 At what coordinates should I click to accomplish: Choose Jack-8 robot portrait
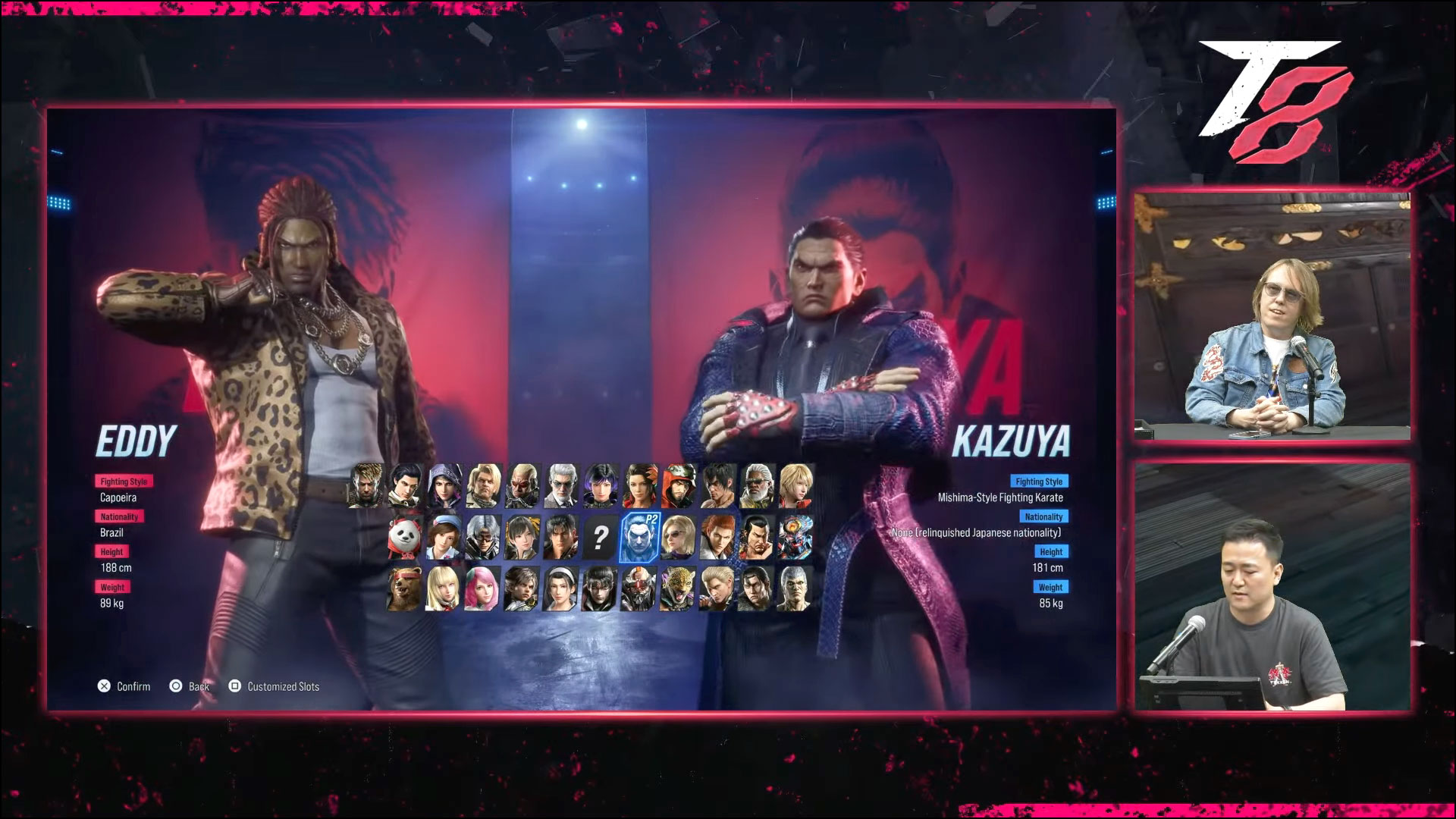[639, 589]
